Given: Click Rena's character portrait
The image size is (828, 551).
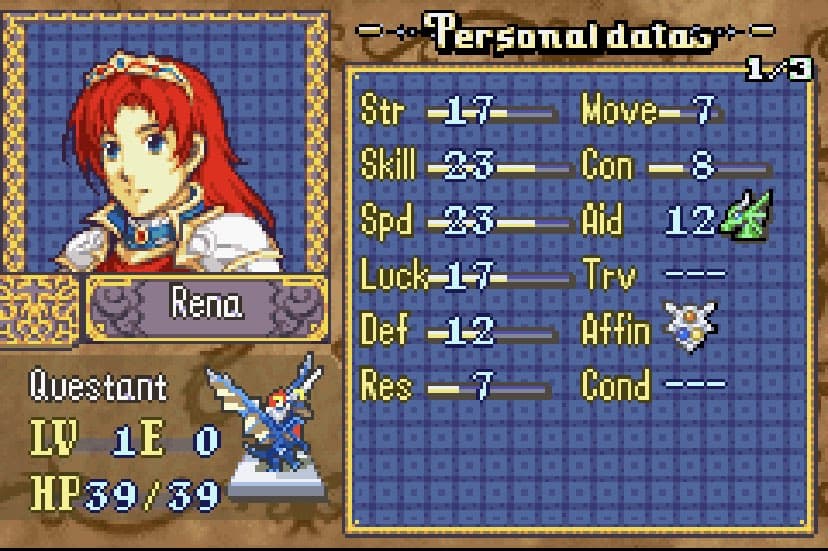Looking at the screenshot, I should (166, 145).
